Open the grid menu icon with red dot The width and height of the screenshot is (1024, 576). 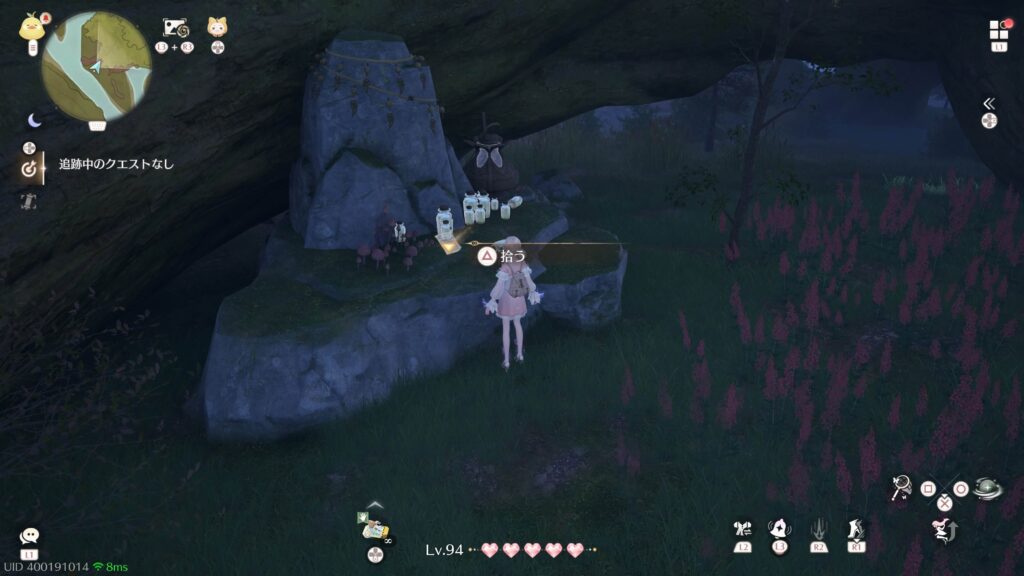(999, 30)
